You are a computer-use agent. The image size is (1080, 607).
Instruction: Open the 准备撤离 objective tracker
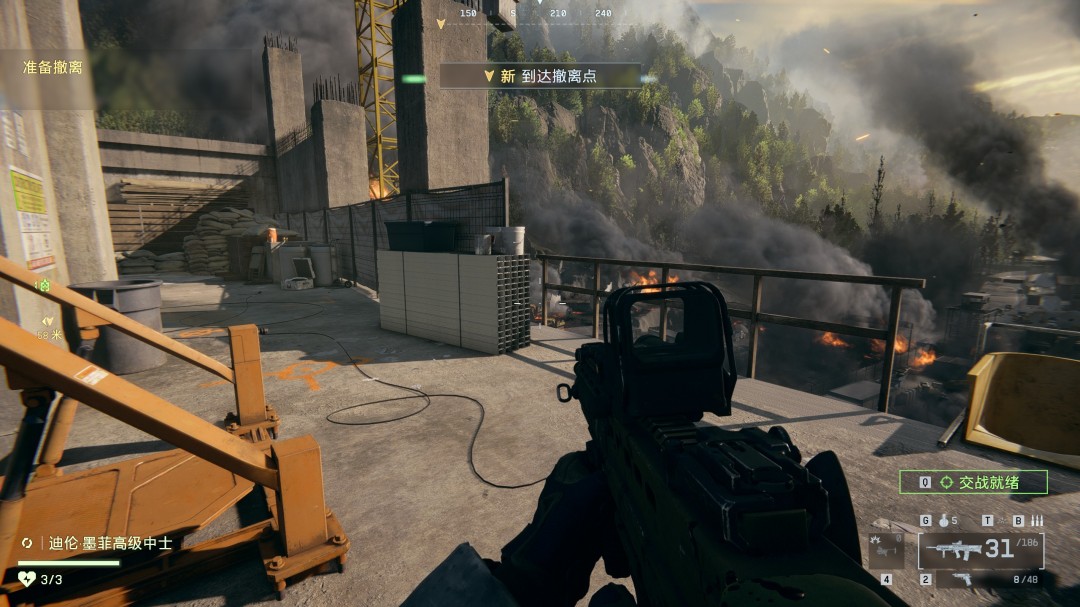[53, 68]
